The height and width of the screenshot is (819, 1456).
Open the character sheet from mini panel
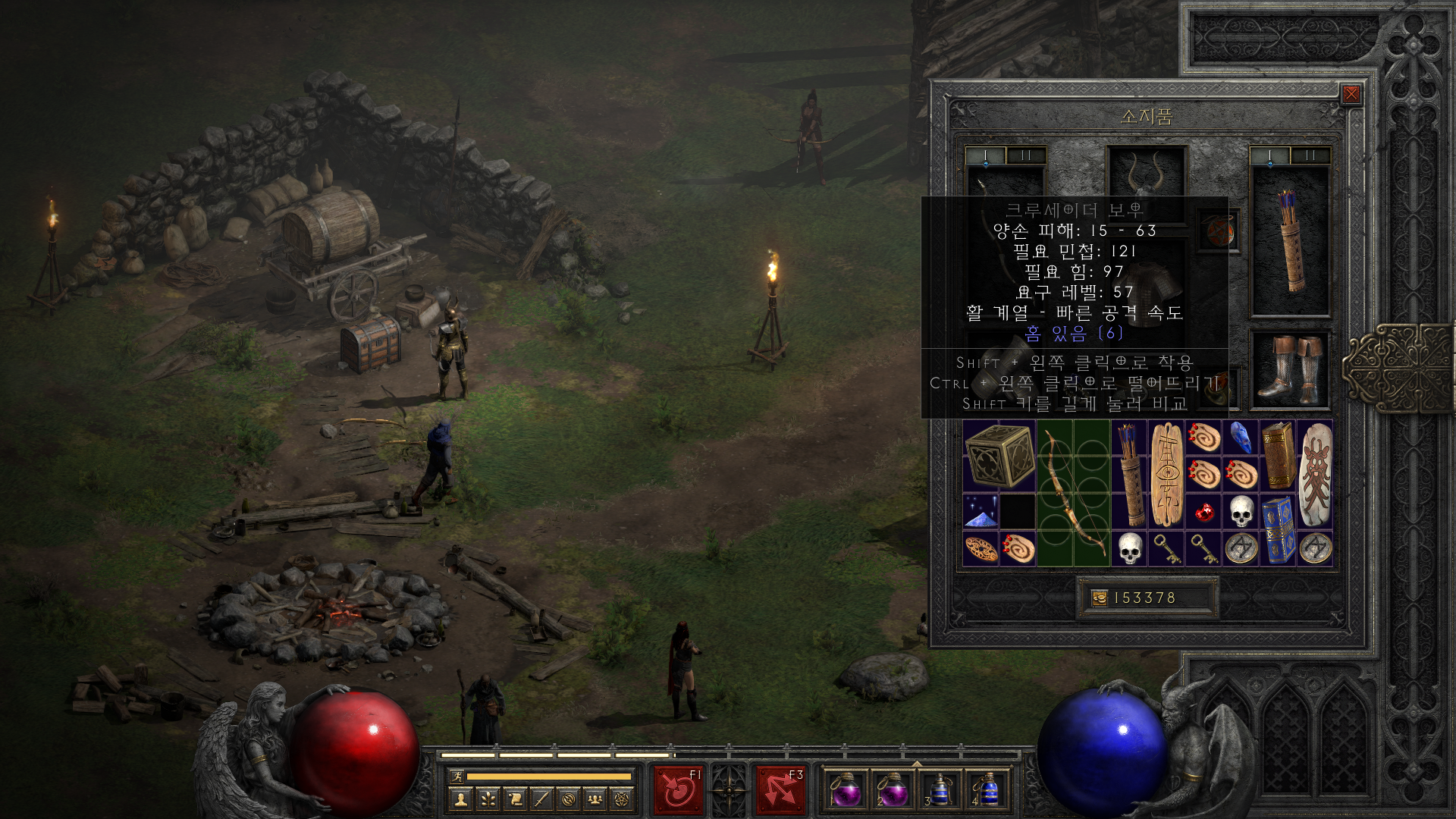[x=460, y=799]
